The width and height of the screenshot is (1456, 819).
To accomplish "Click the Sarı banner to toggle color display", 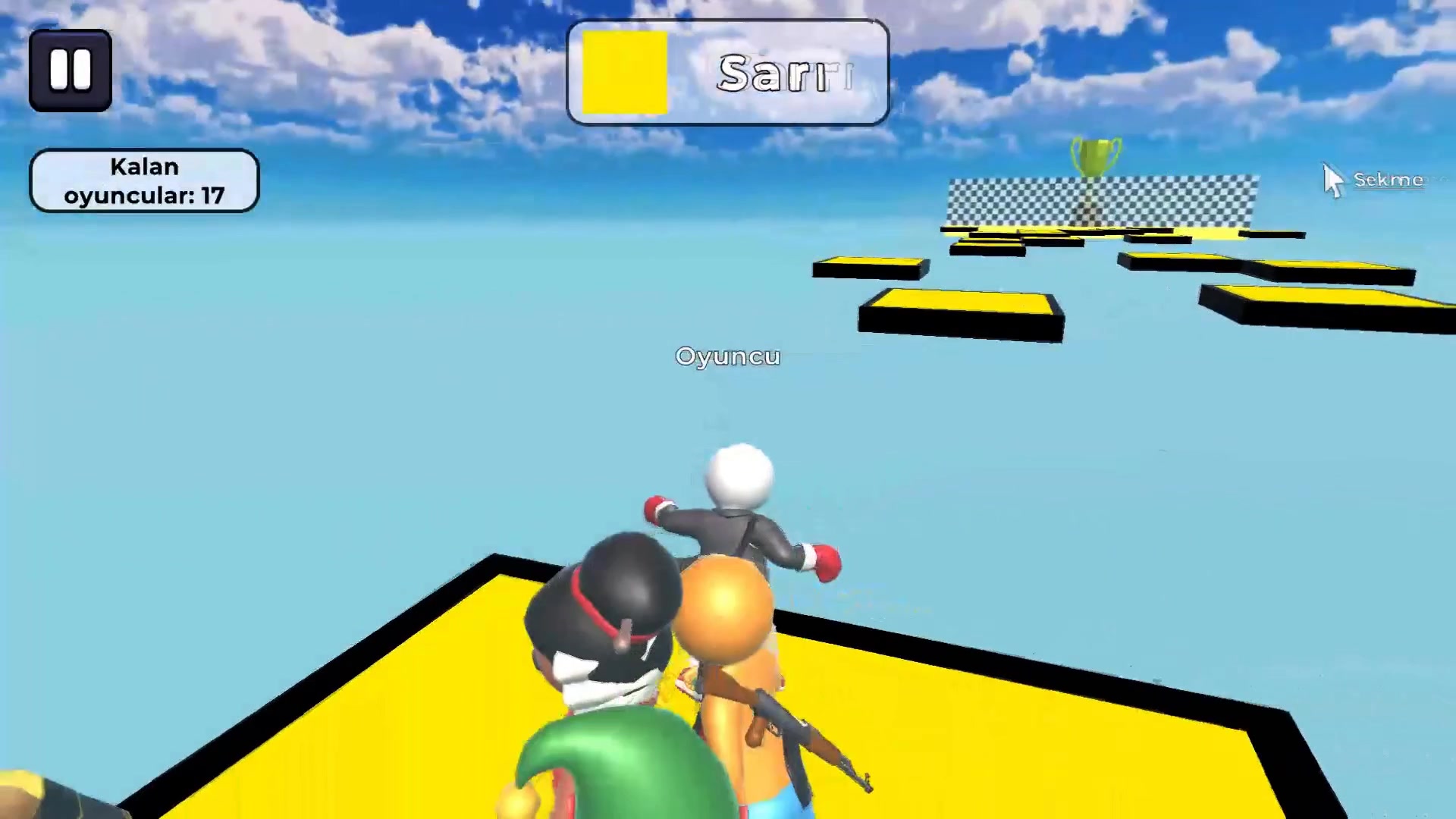I will pos(728,72).
